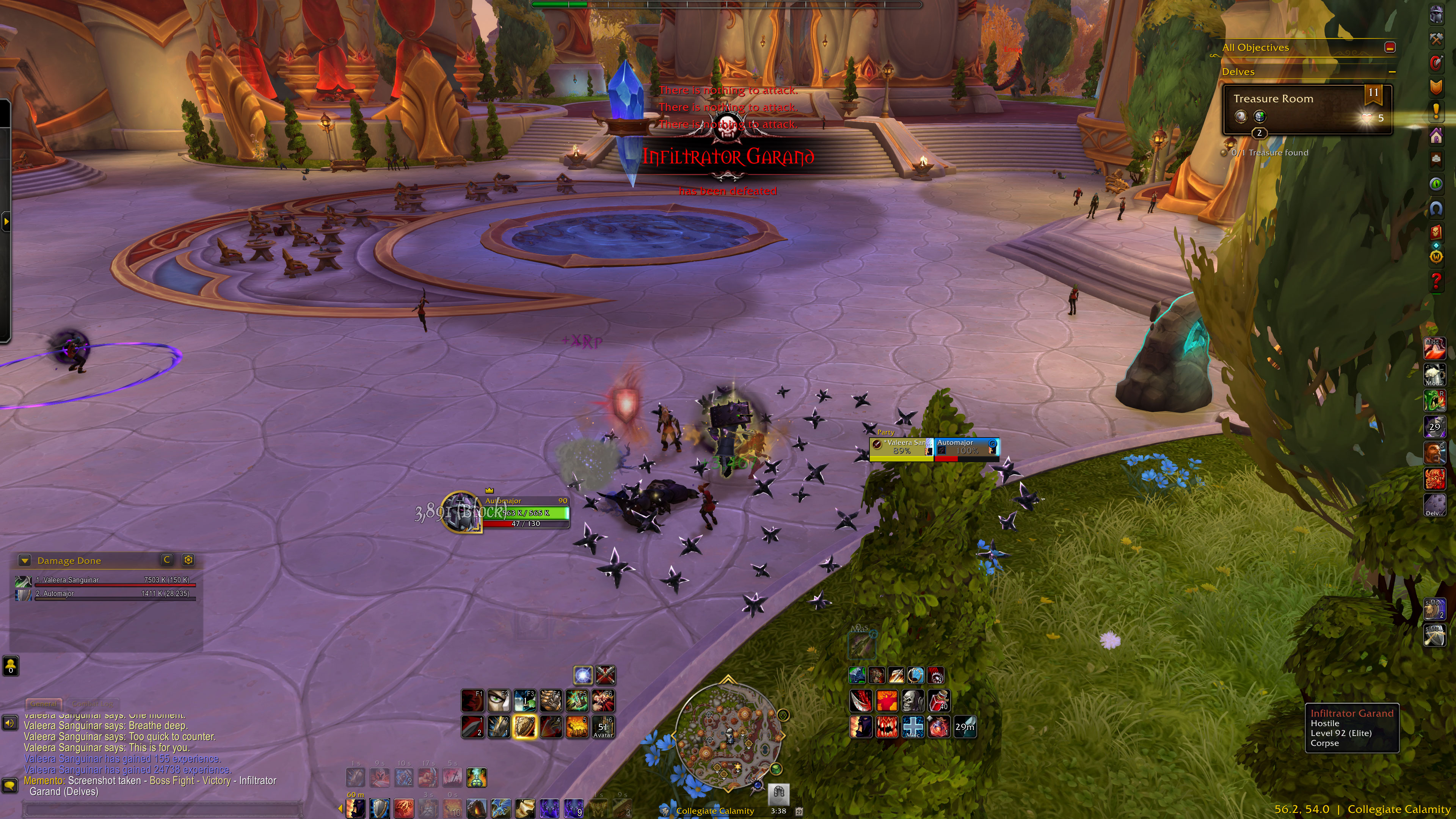Open the social friends list button

[11, 666]
